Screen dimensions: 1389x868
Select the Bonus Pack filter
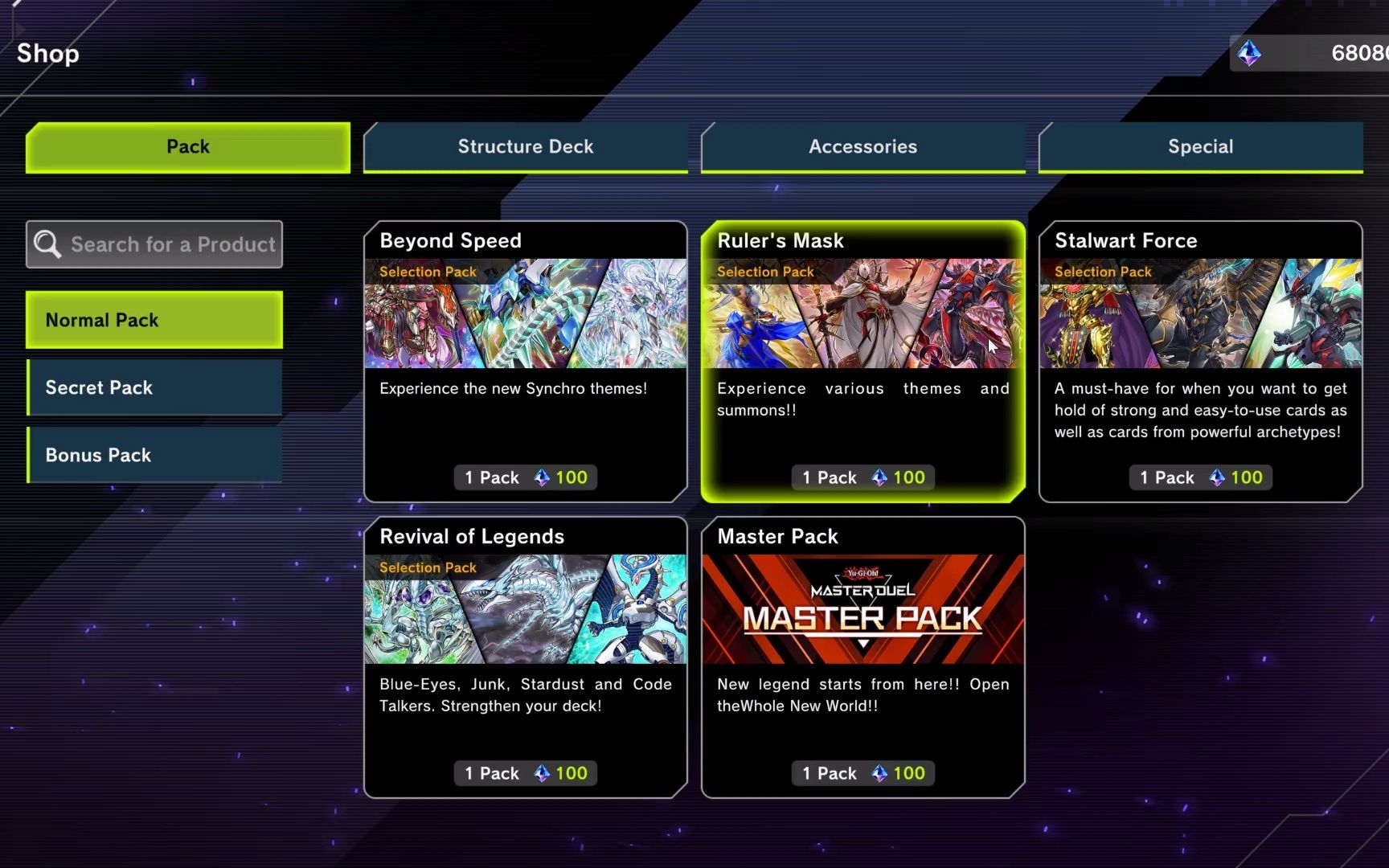click(154, 455)
